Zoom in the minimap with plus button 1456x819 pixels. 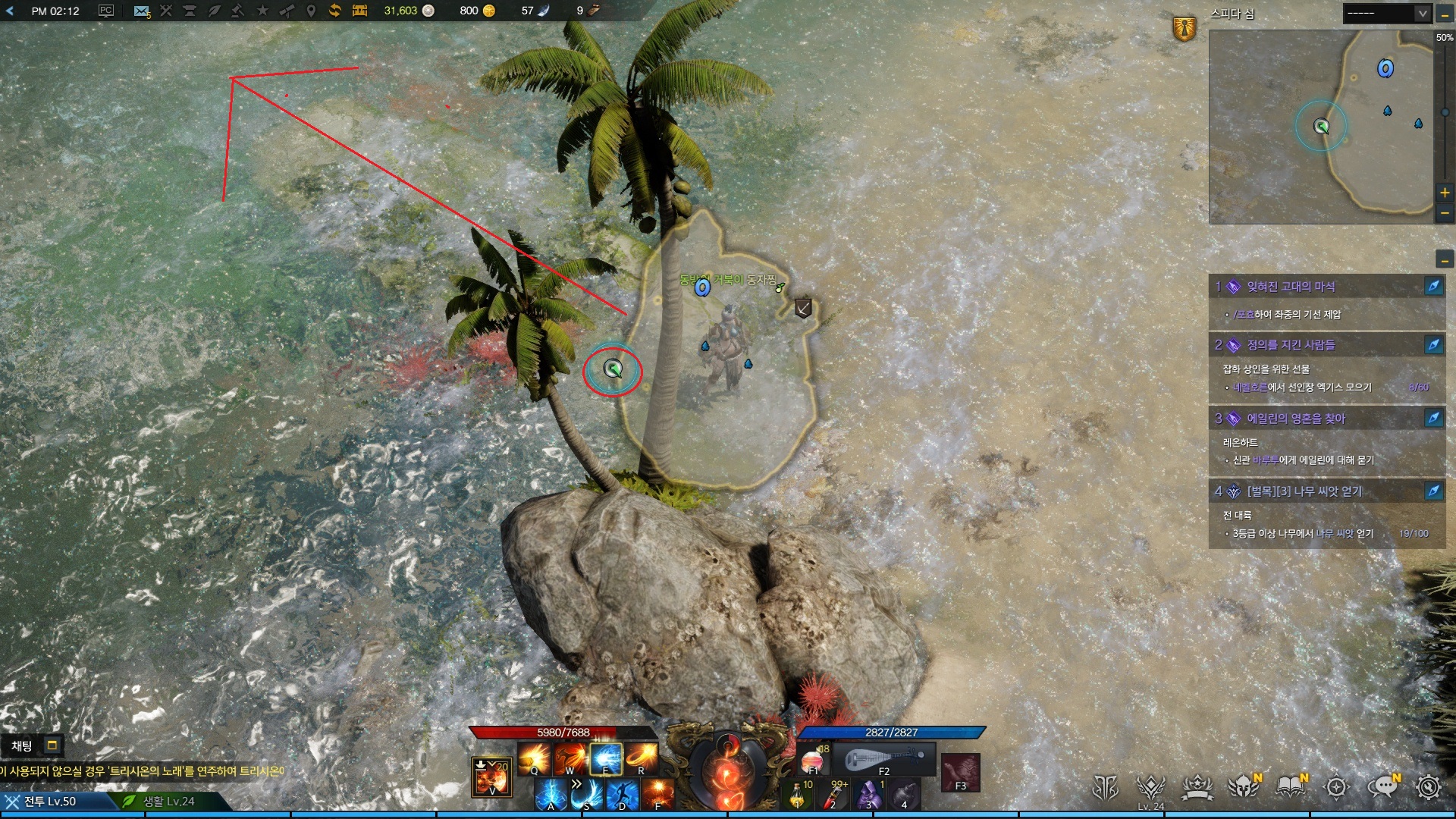coord(1445,193)
